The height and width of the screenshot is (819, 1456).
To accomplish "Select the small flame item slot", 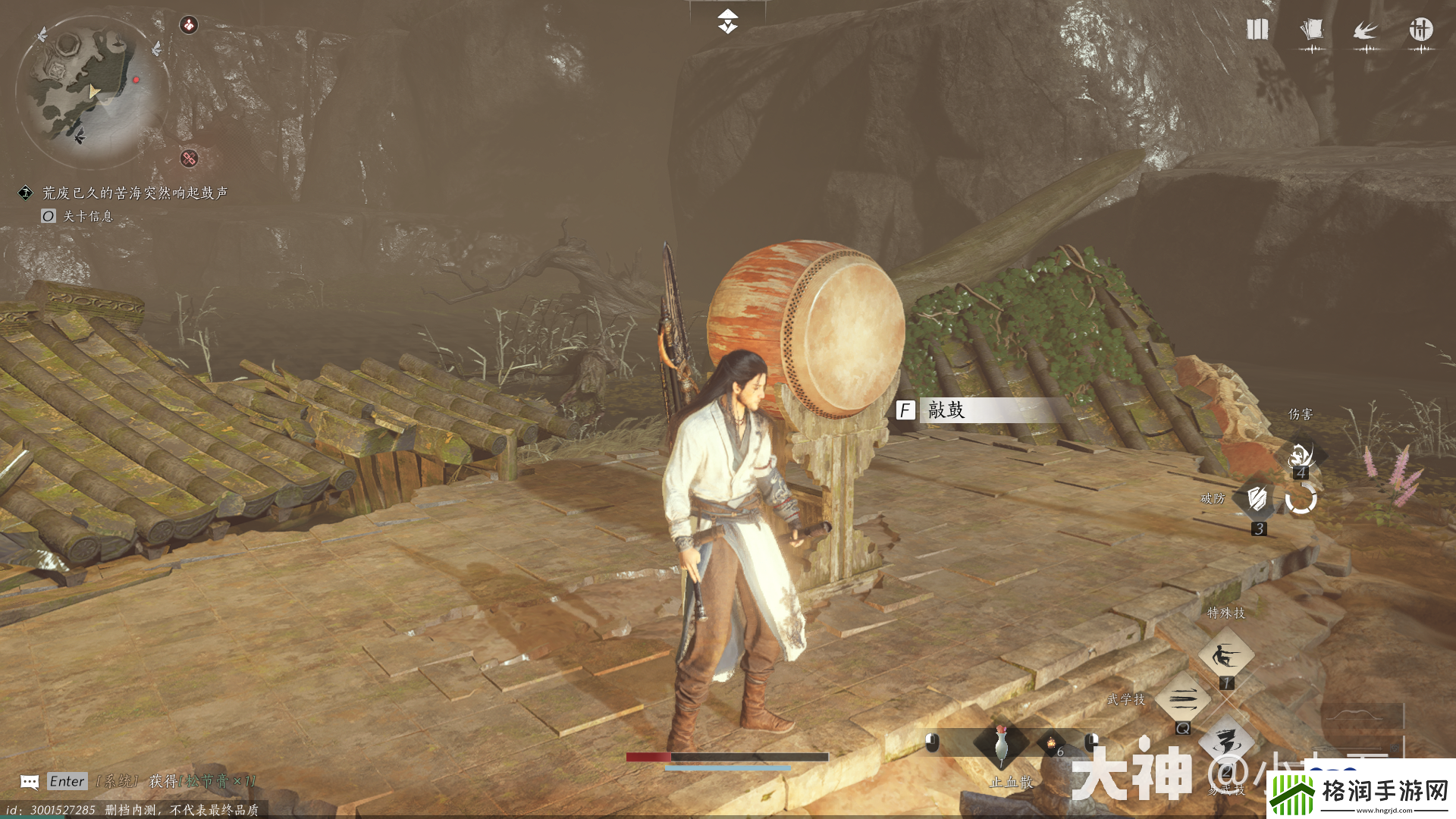I will [x=1052, y=744].
